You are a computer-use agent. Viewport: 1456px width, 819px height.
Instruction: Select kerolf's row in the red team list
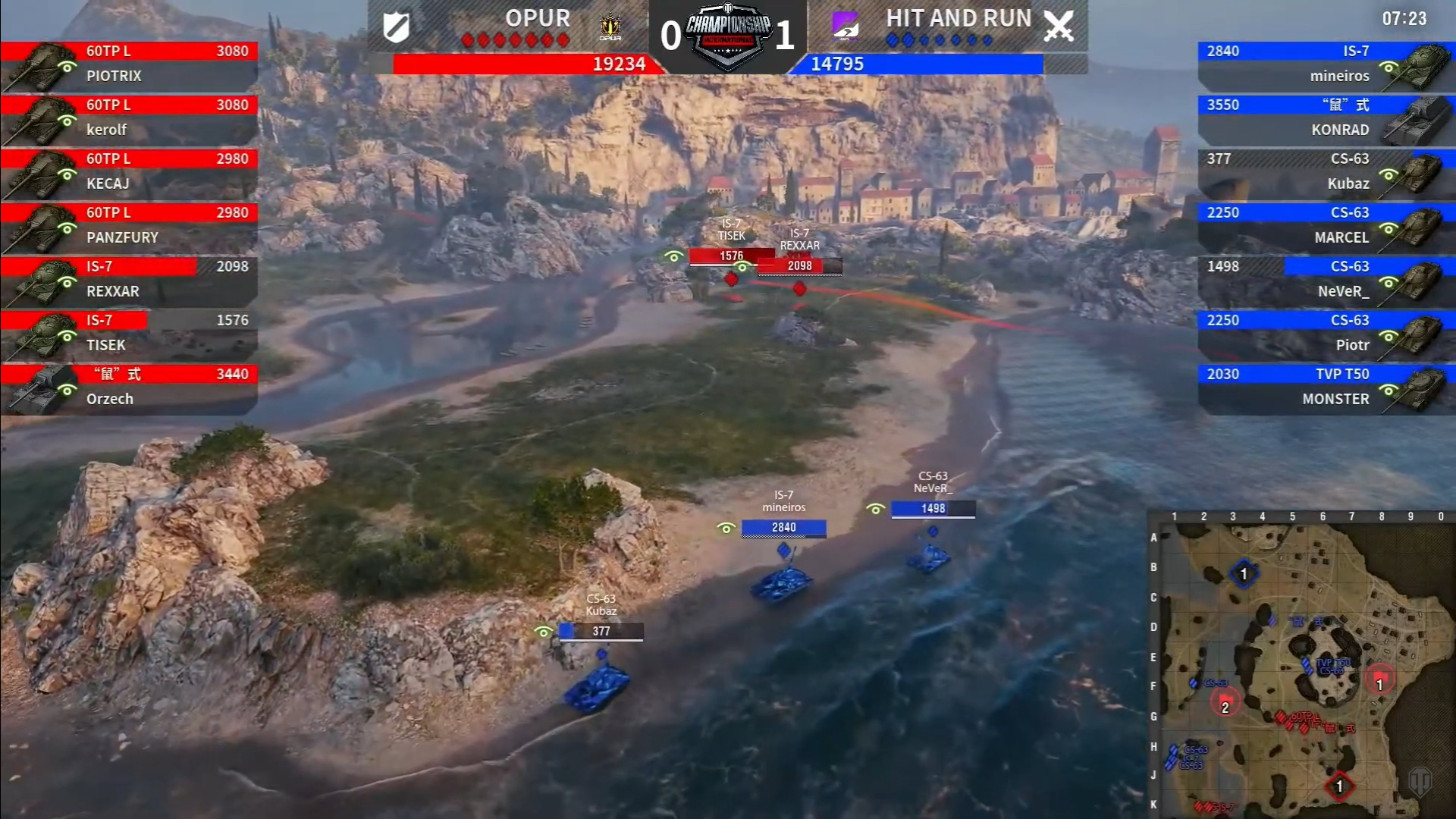pyautogui.click(x=129, y=118)
